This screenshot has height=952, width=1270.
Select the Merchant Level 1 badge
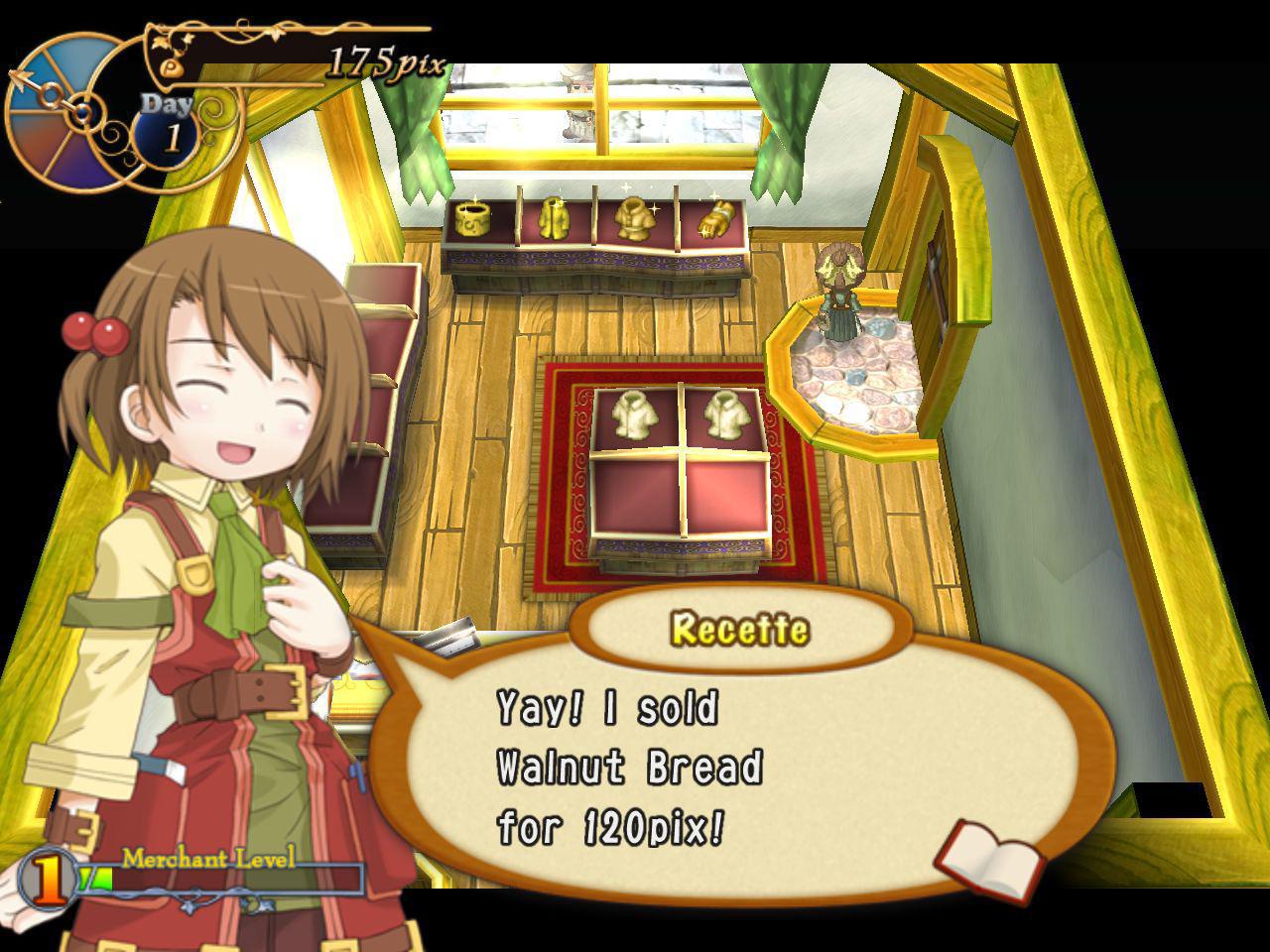click(46, 878)
